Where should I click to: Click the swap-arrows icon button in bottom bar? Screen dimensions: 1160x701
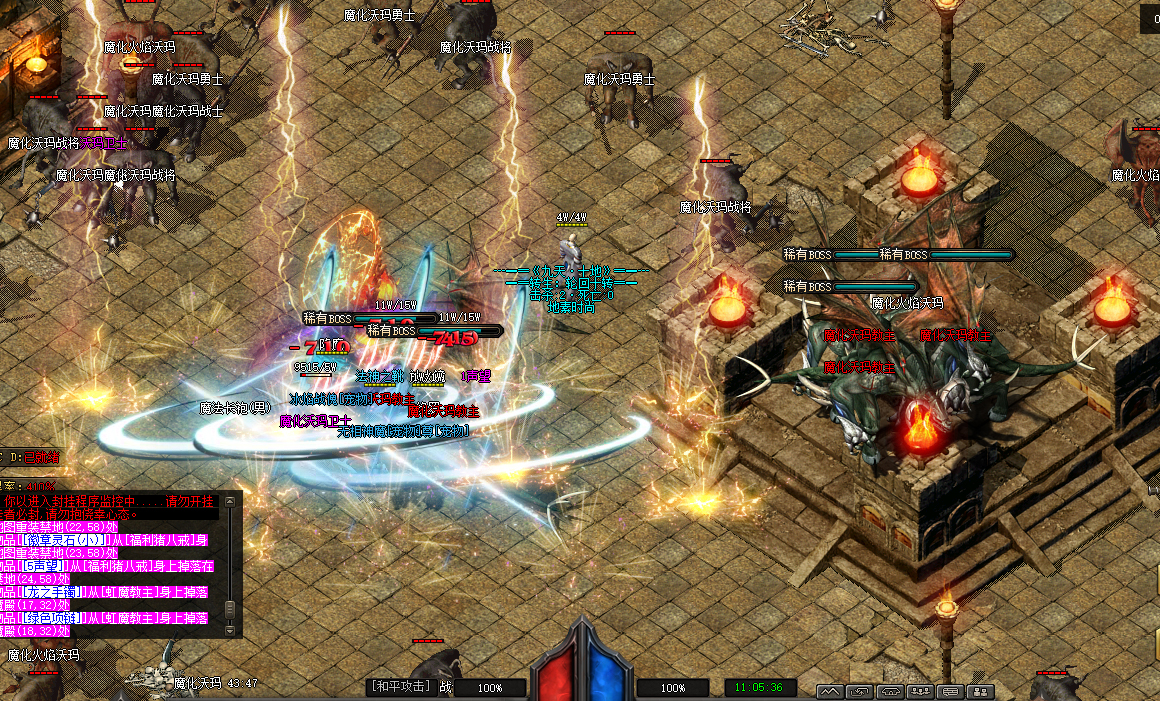[859, 691]
